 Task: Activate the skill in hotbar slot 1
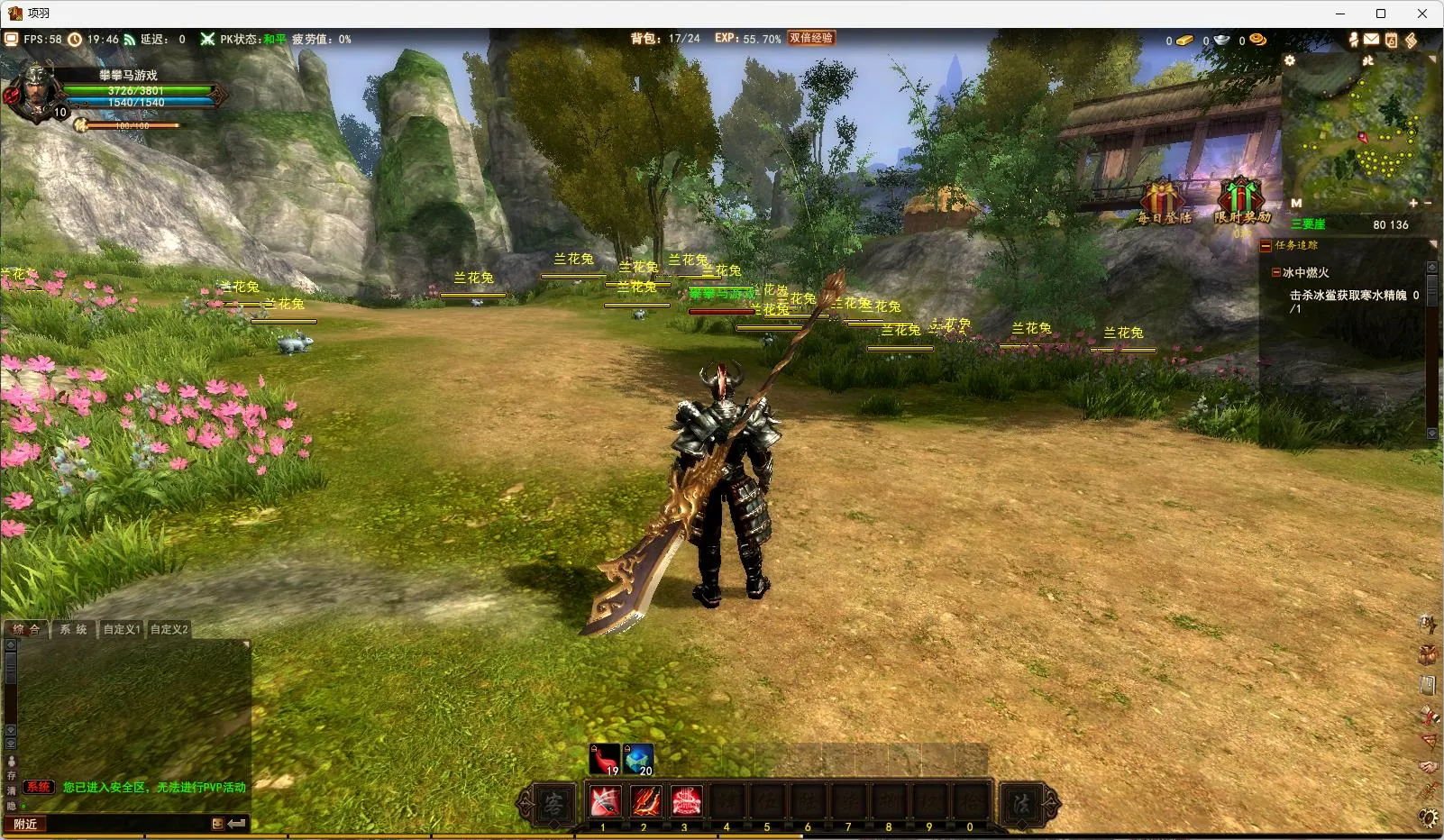604,801
